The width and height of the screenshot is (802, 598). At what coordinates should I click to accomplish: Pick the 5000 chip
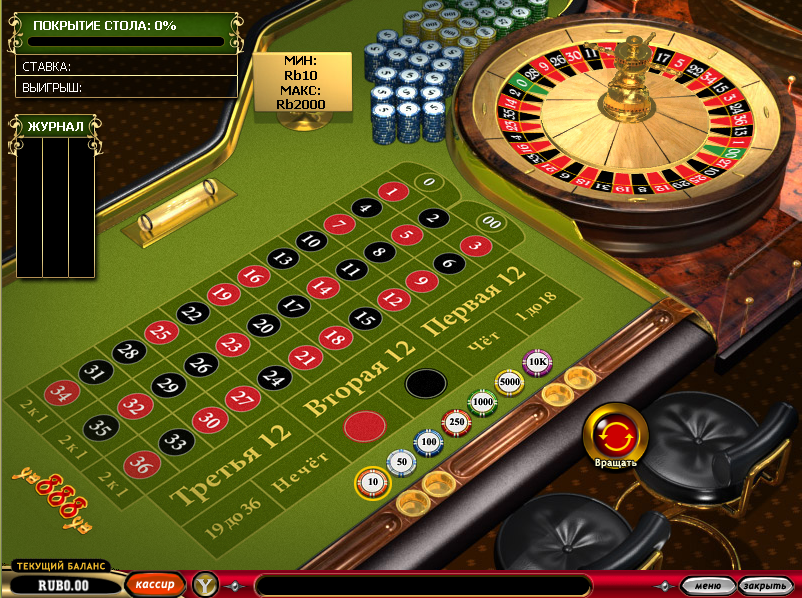[510, 381]
